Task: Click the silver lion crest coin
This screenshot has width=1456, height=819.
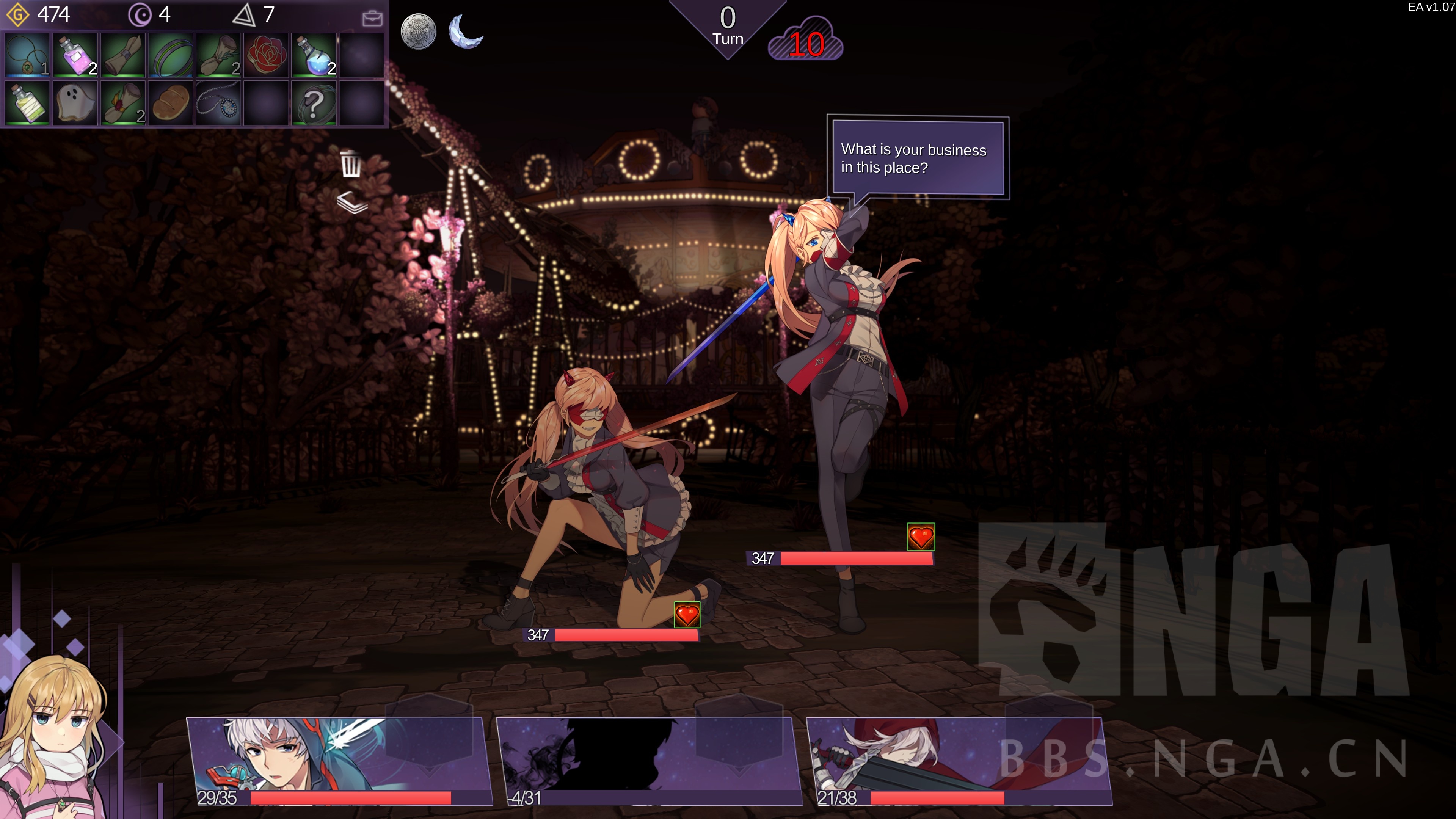Action: pyautogui.click(x=418, y=31)
